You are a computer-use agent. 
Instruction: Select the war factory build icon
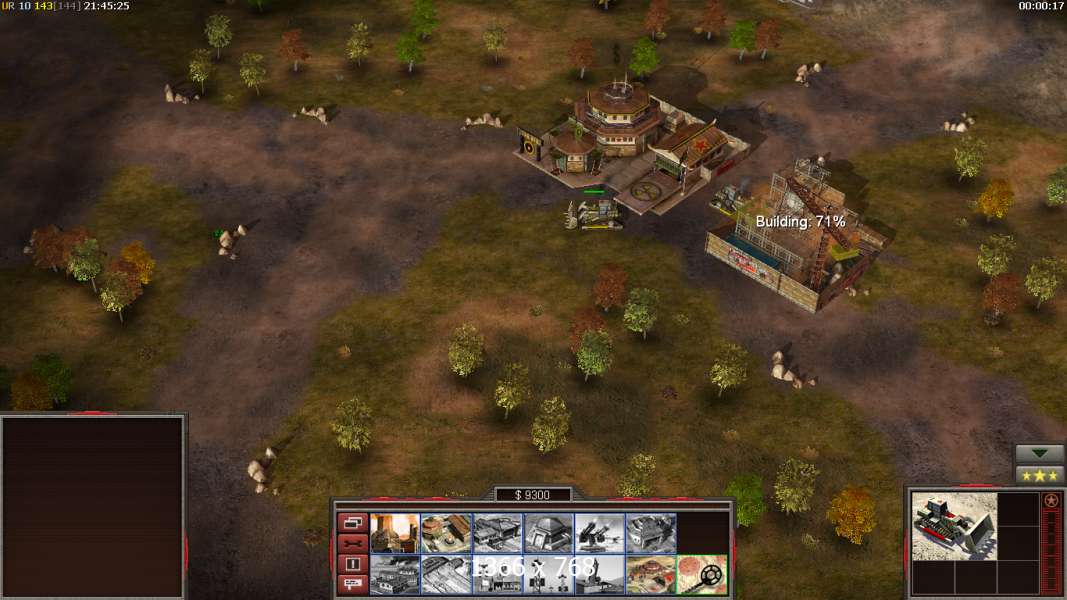[x=650, y=533]
